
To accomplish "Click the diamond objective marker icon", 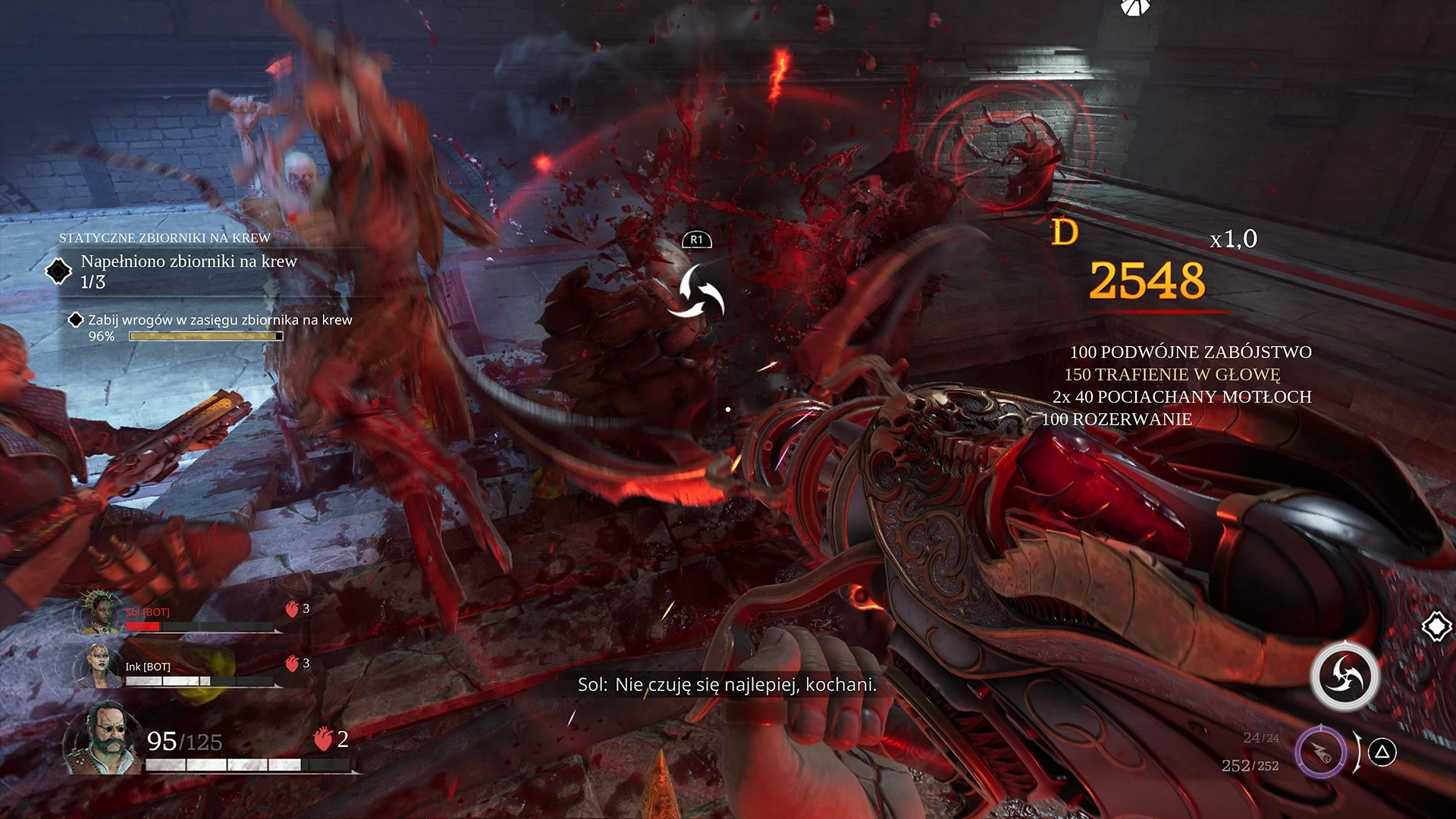I will tap(1436, 627).
